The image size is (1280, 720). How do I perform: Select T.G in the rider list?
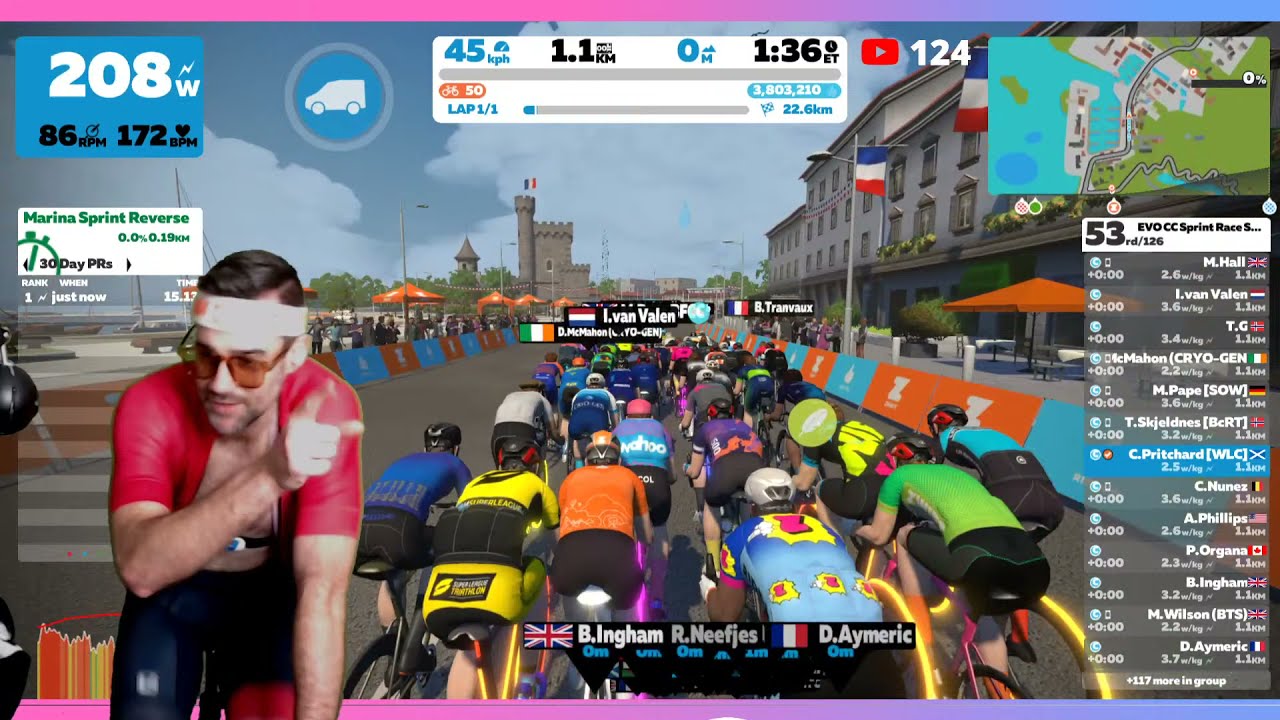click(1177, 332)
